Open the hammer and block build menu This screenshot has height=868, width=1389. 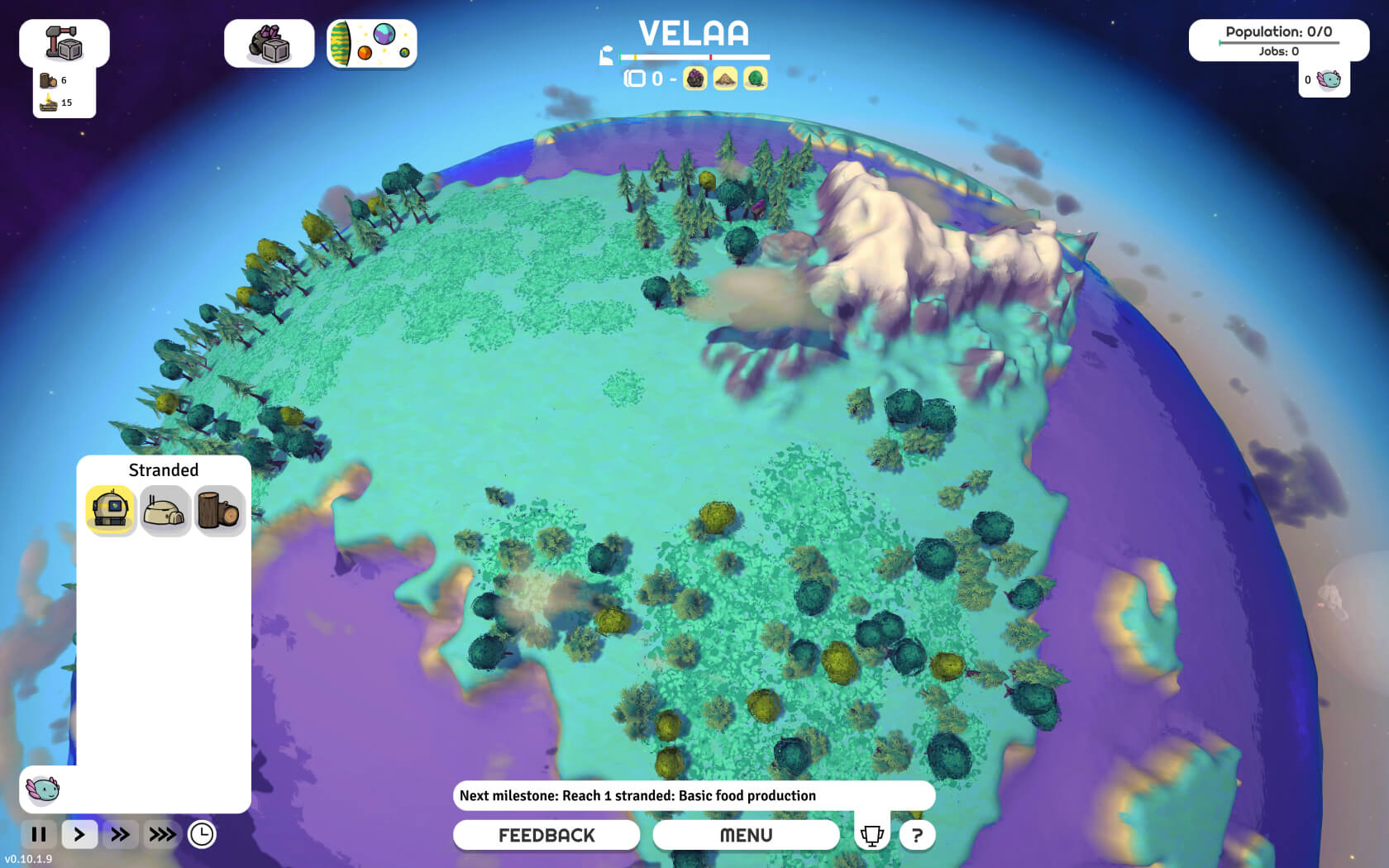coord(64,43)
